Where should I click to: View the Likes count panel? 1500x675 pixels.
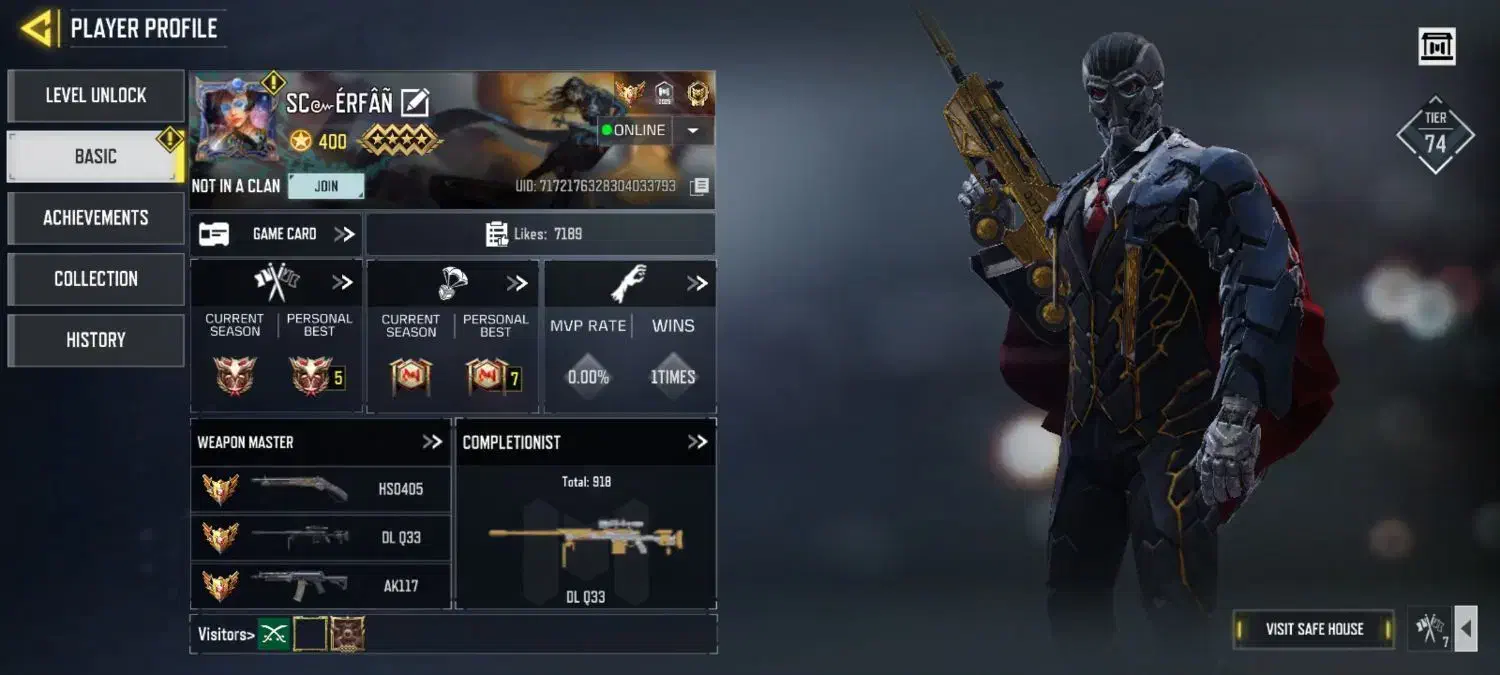[x=540, y=234]
